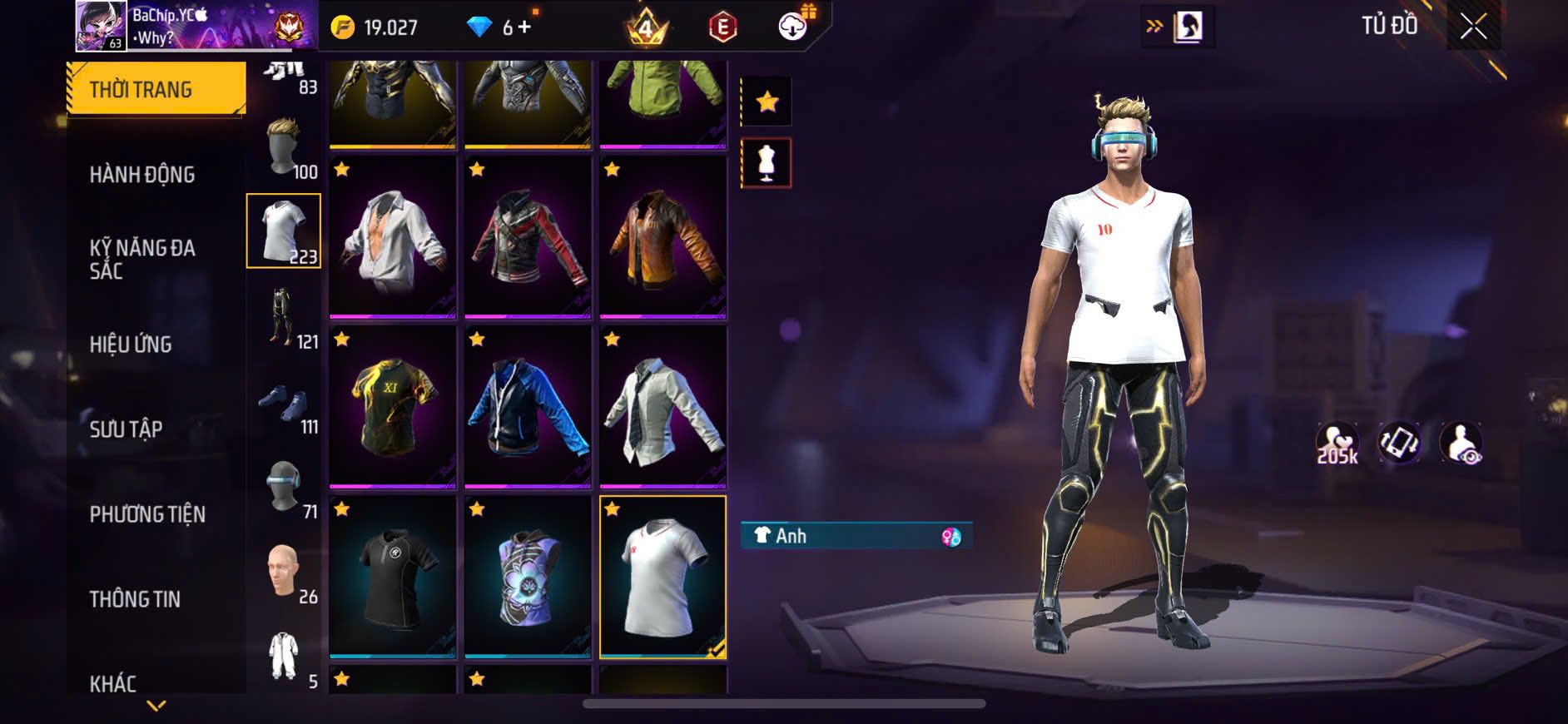Image resolution: width=1568 pixels, height=724 pixels.
Task: Open the Kỹ Năng Đa Sắc section
Action: [142, 259]
